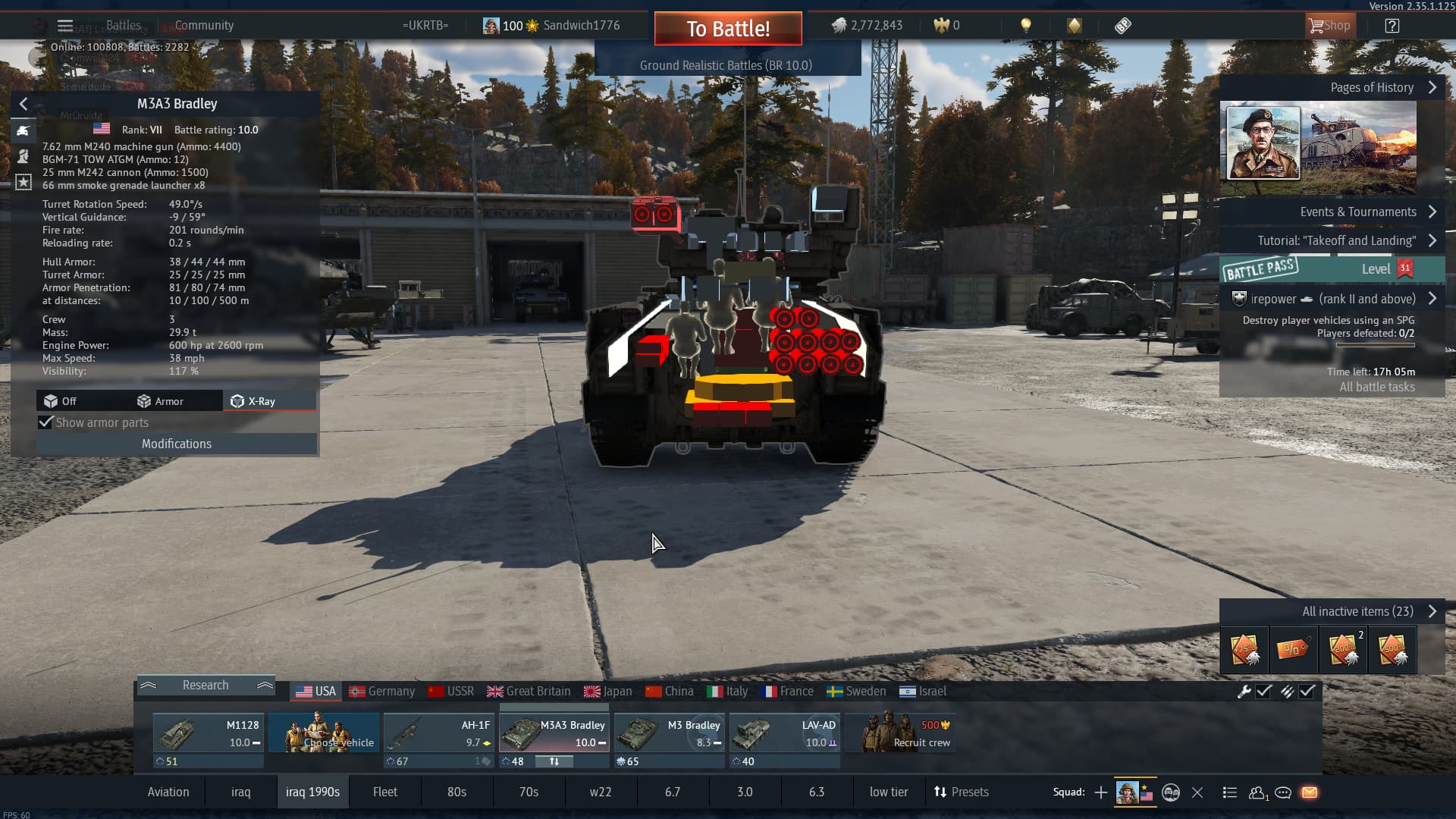This screenshot has height=819, width=1456.
Task: Switch to the Aviation preset
Action: pos(168,792)
